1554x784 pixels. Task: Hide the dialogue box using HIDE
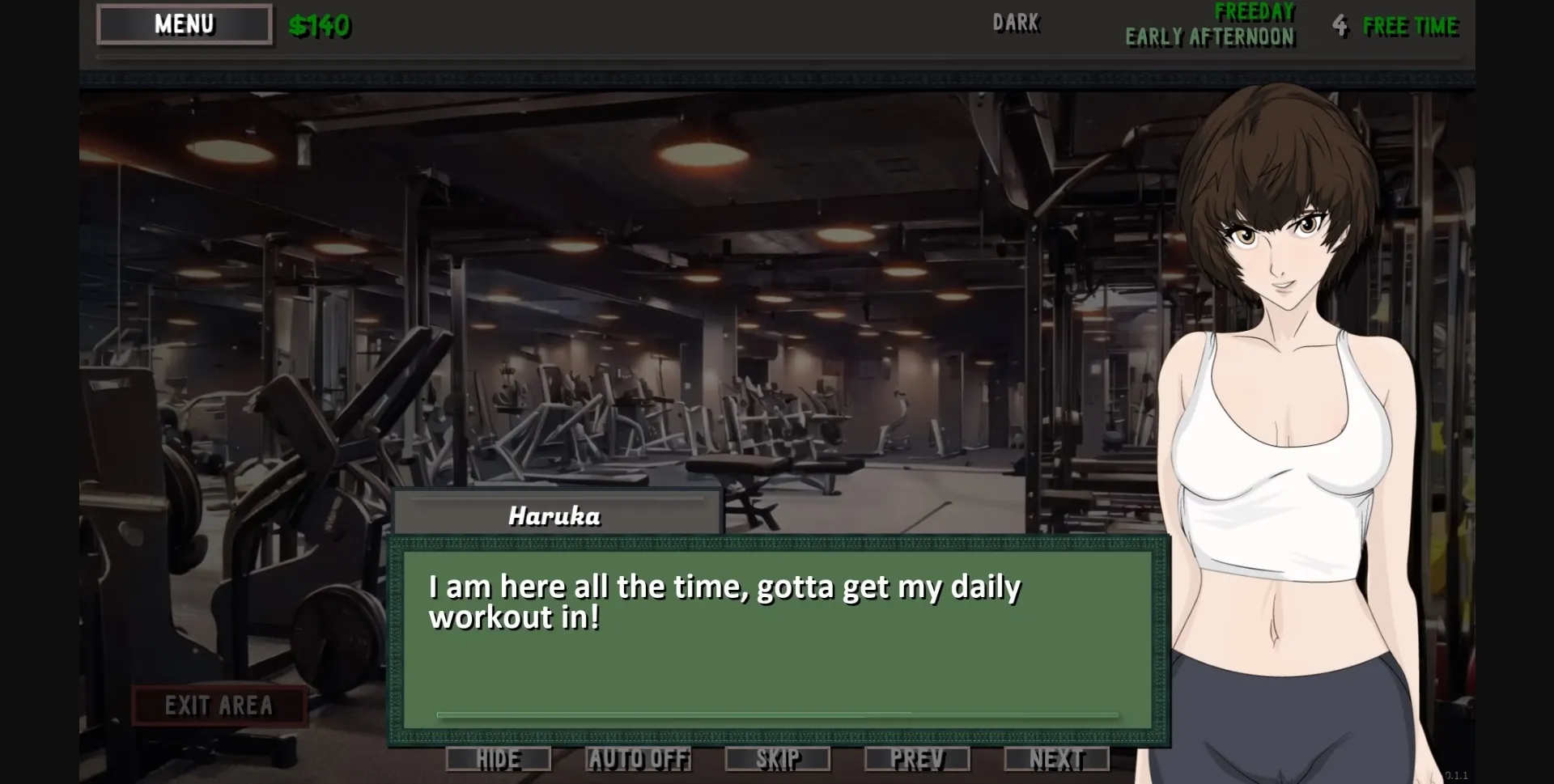click(x=498, y=759)
